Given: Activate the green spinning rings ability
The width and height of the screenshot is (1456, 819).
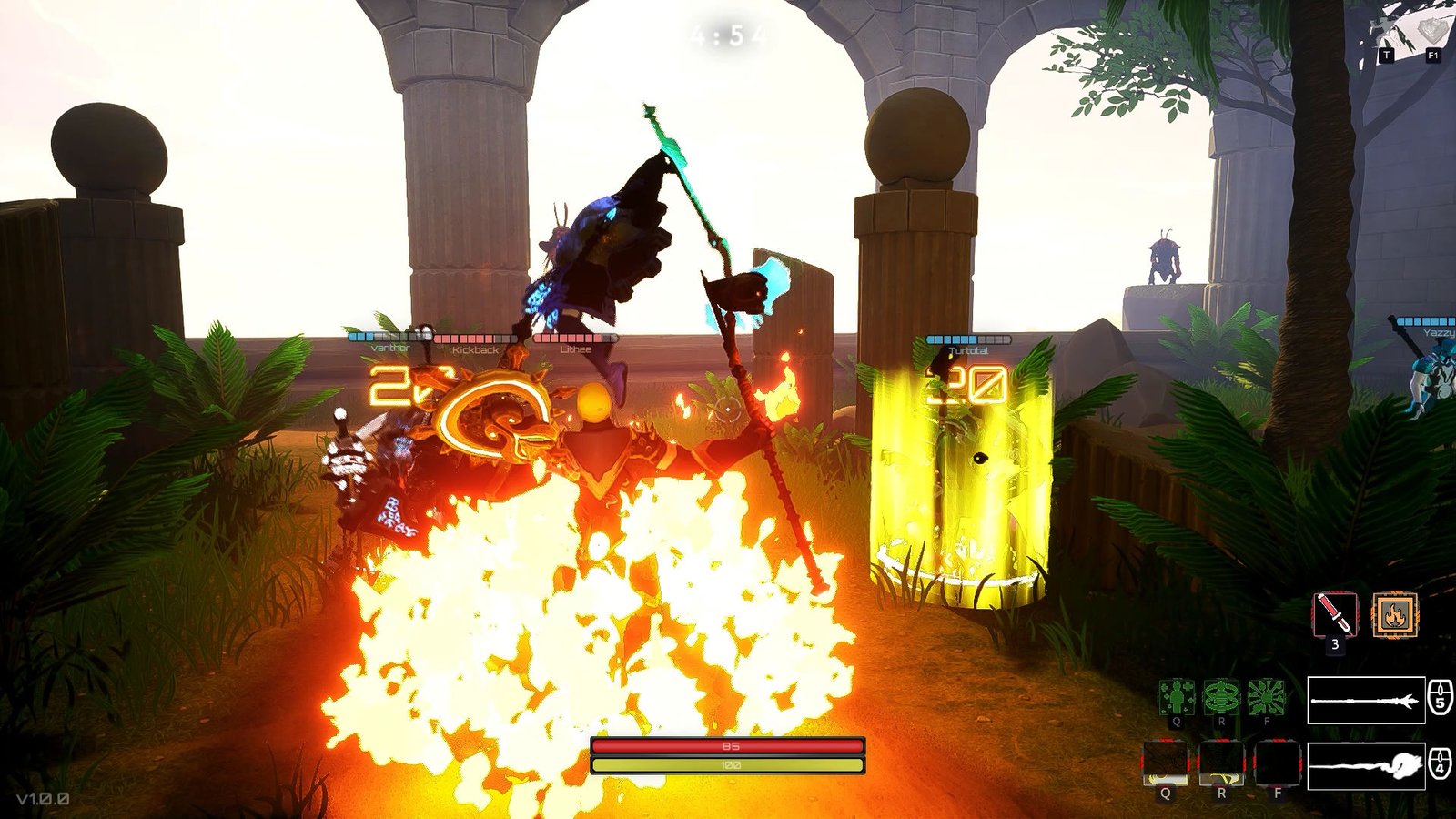Looking at the screenshot, I should click(x=1221, y=697).
